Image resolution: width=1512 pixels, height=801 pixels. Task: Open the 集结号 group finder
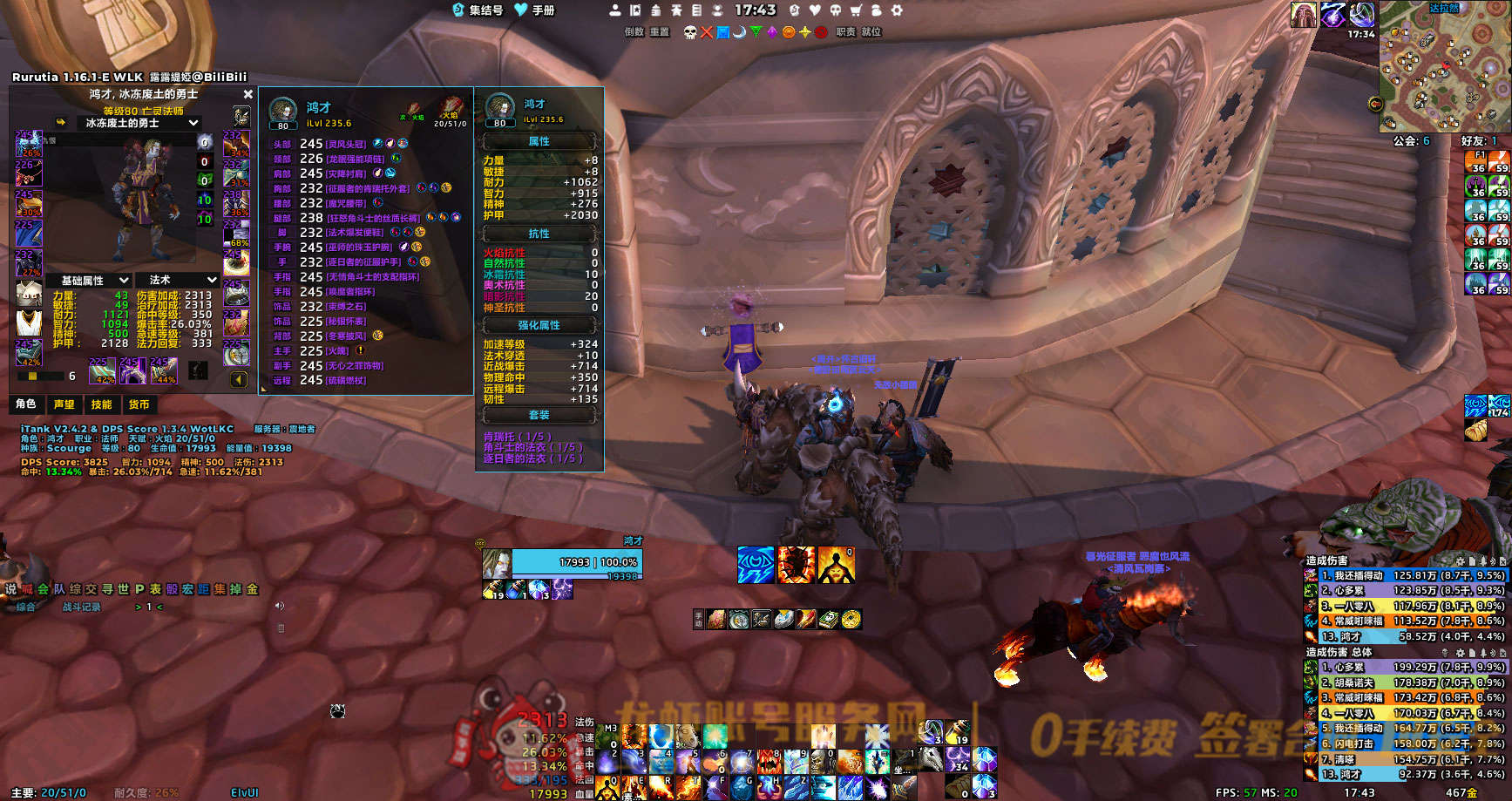(x=478, y=10)
